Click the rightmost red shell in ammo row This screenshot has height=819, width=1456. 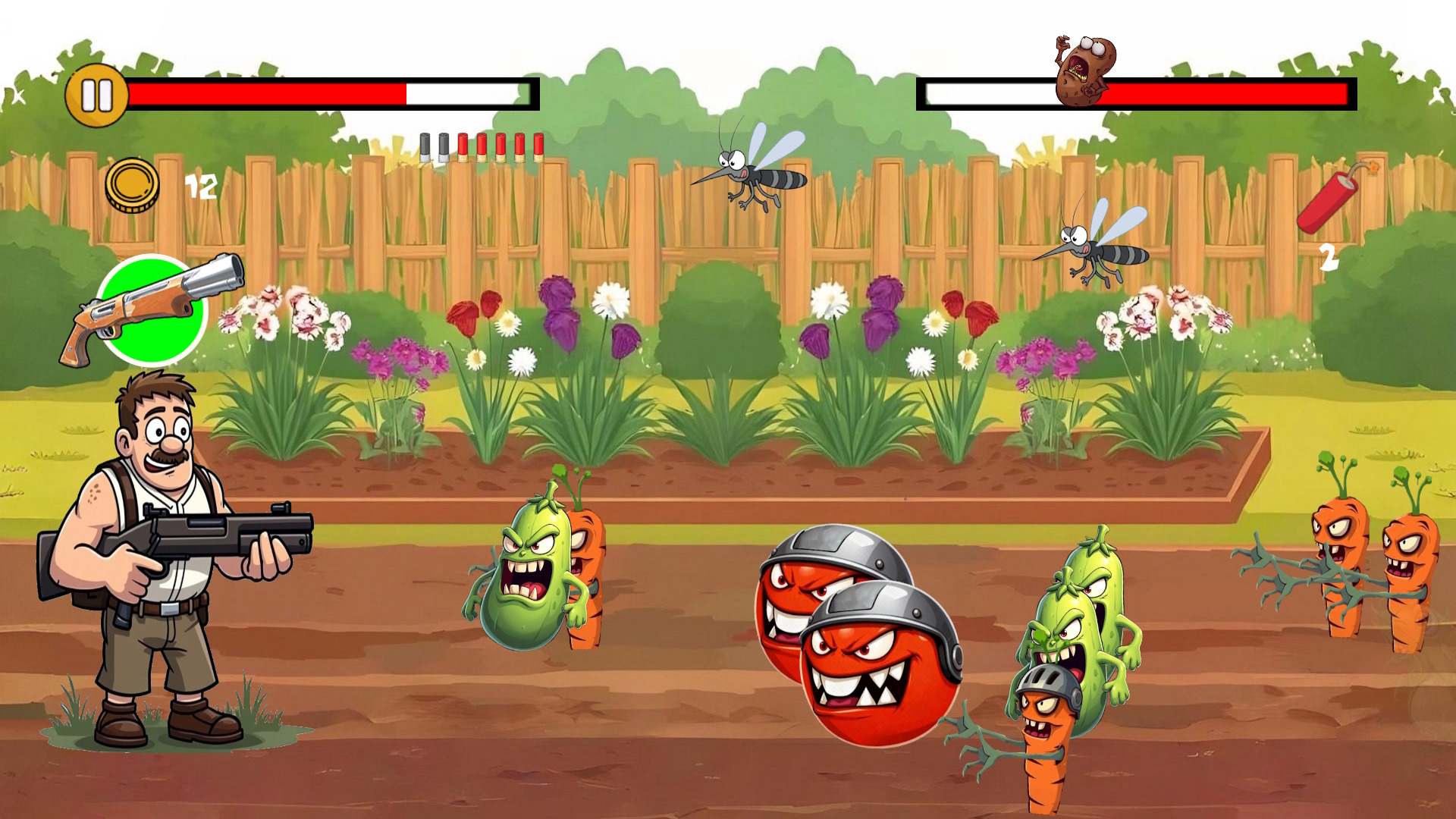536,146
